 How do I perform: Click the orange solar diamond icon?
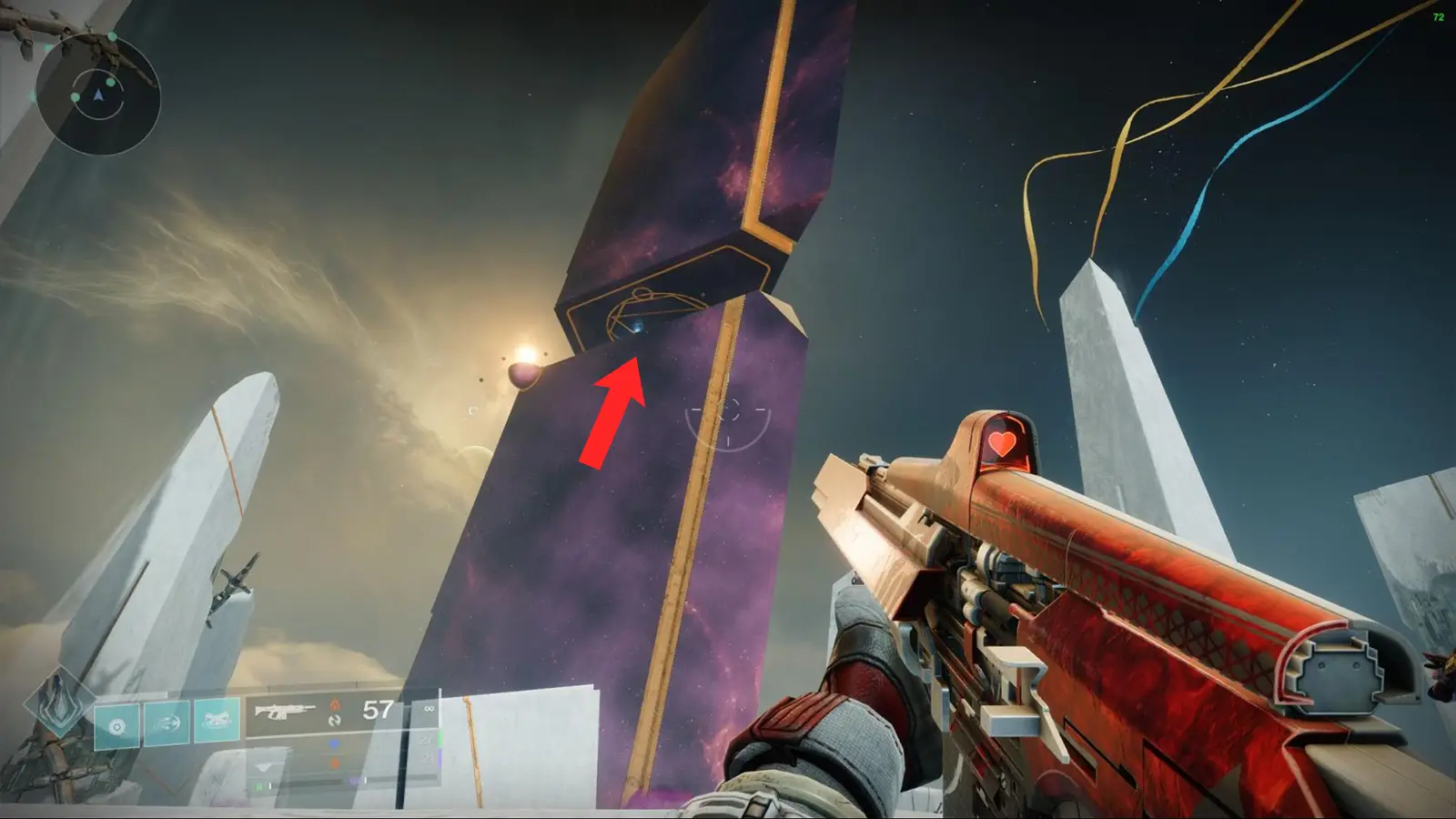335,763
